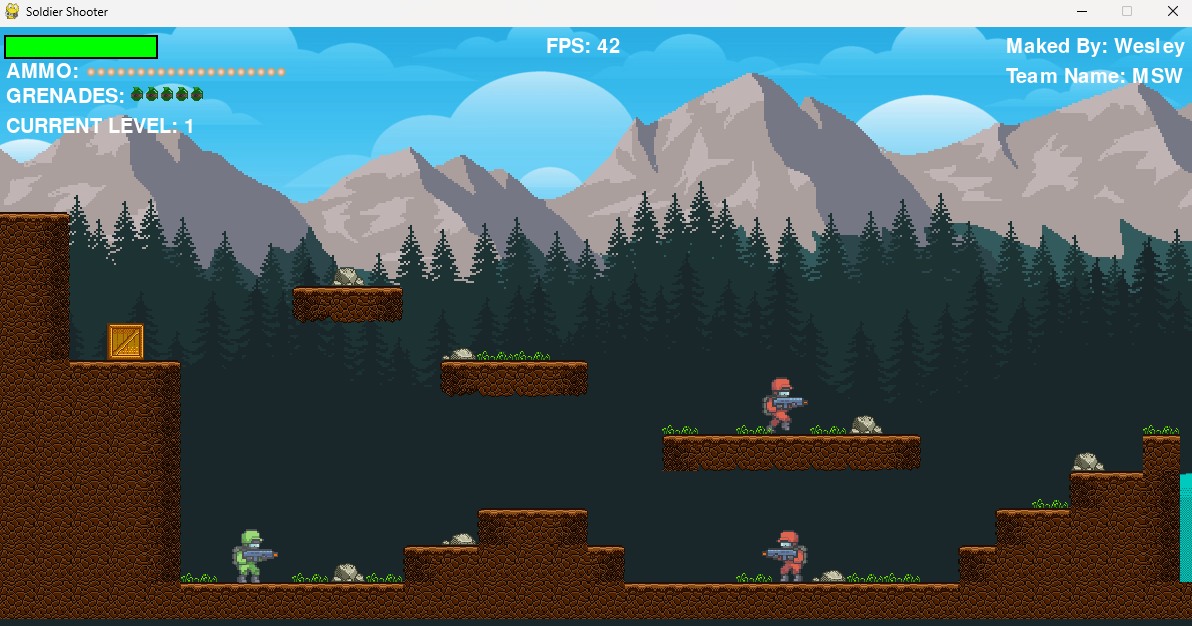Close the Soldier Shooter window

[x=1172, y=11]
